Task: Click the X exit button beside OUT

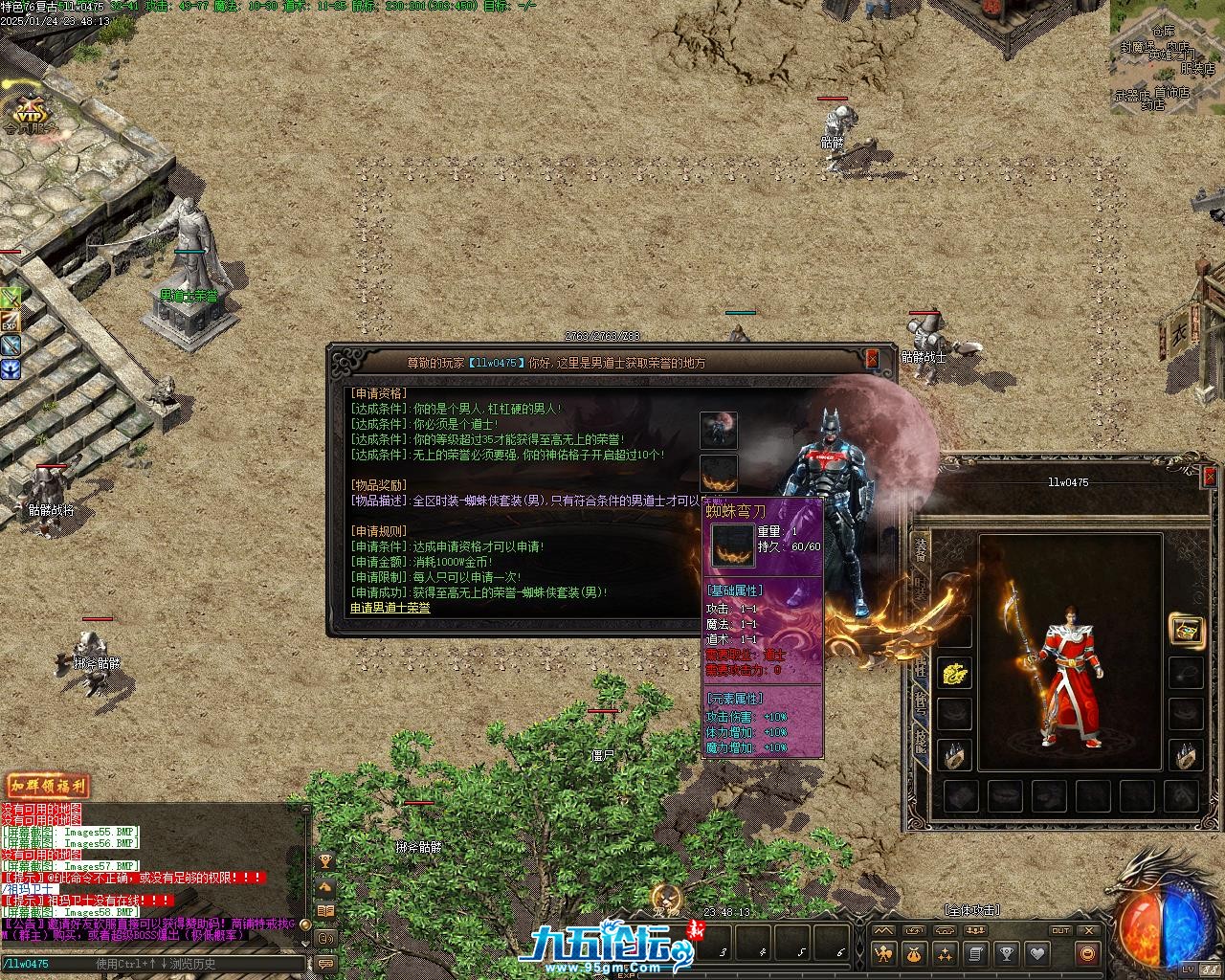Action: pos(1088,930)
